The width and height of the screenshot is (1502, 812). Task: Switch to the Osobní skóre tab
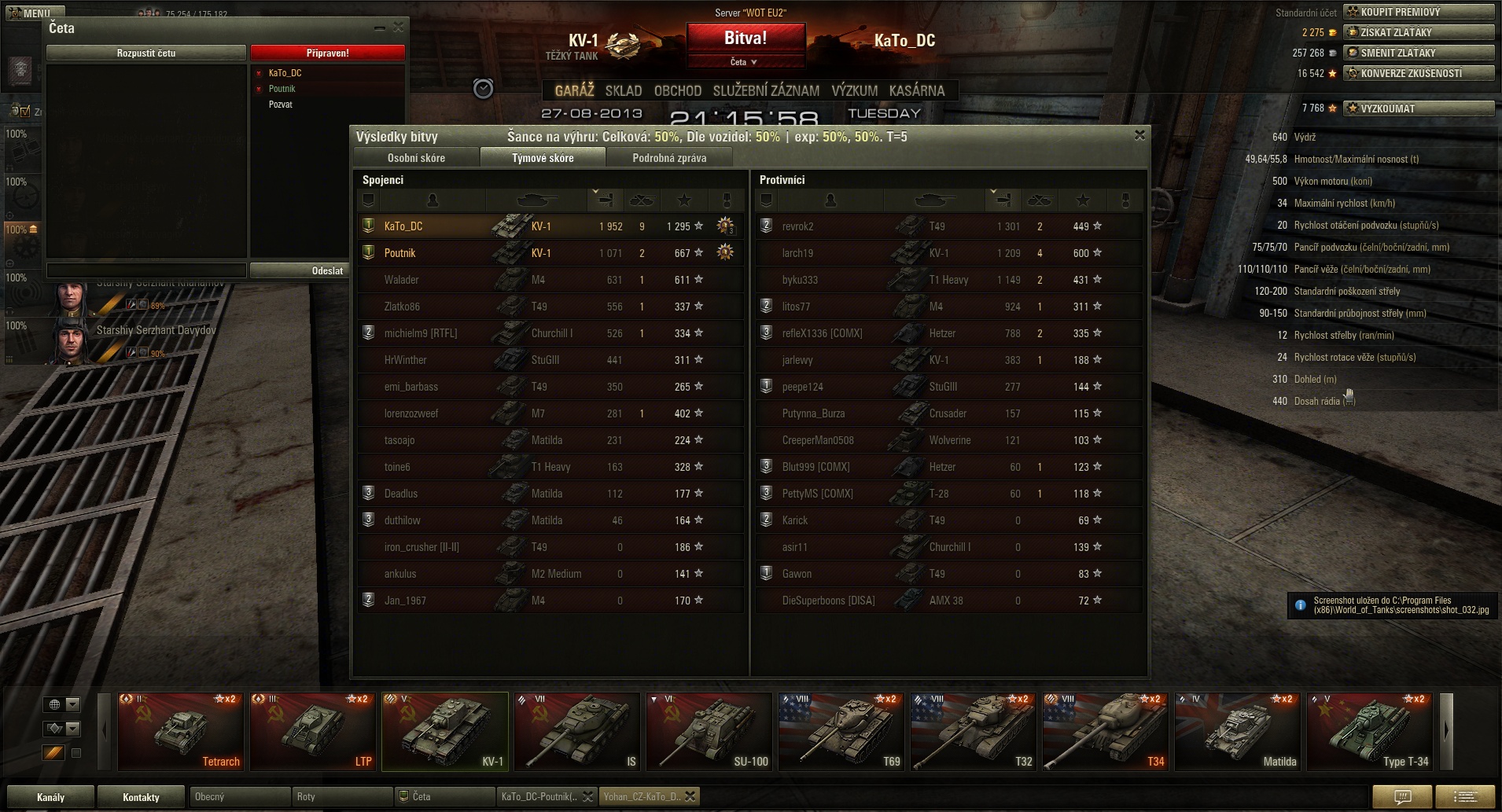[x=416, y=158]
